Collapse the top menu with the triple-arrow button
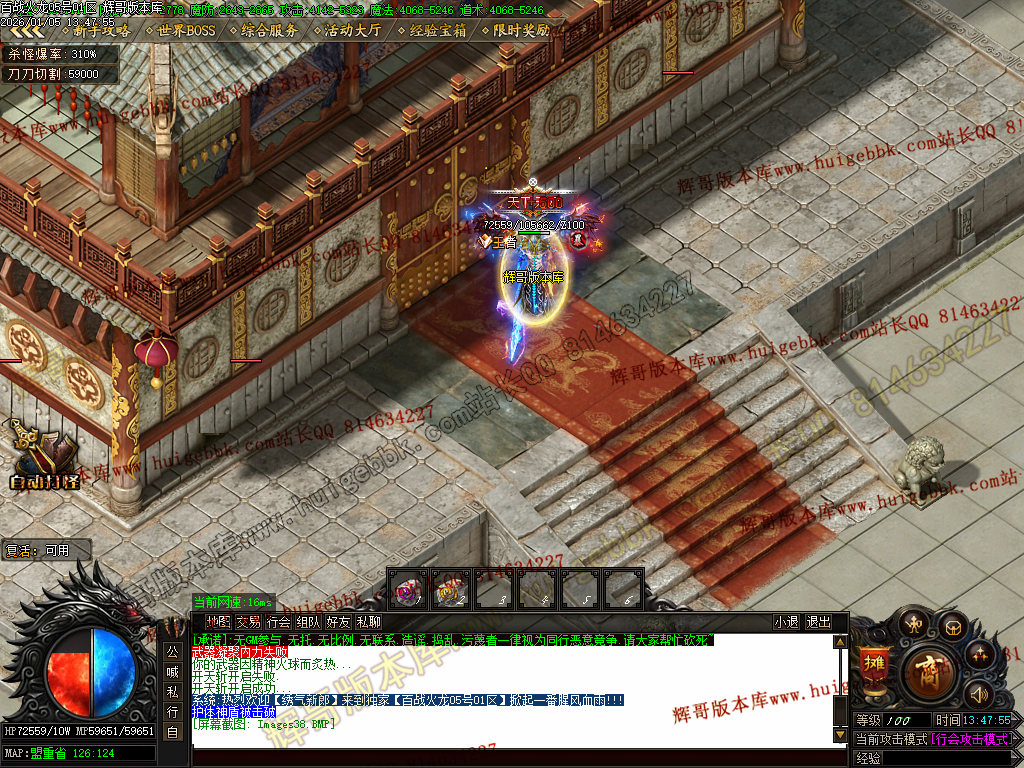This screenshot has height=768, width=1024. click(27, 30)
